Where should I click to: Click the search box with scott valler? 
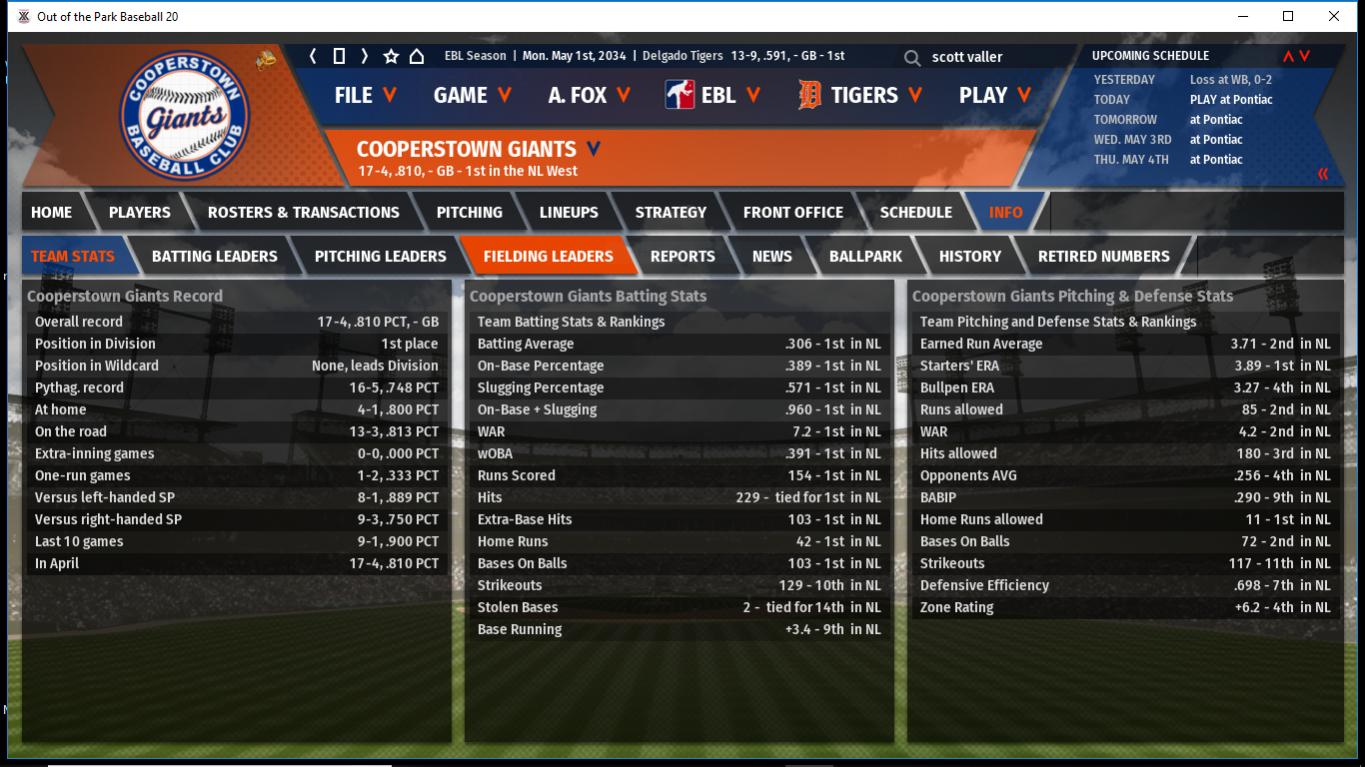990,57
